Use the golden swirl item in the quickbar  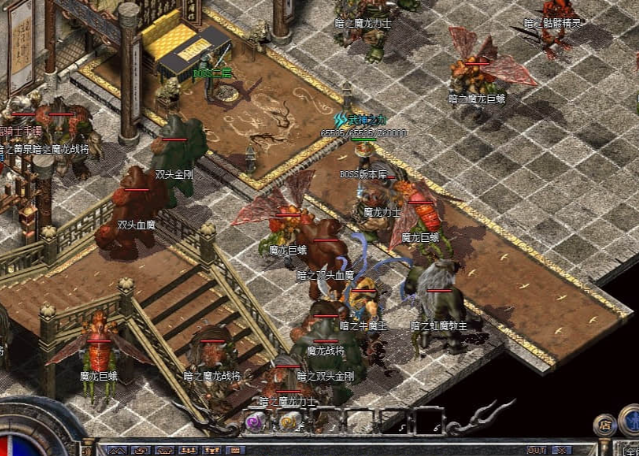click(289, 423)
